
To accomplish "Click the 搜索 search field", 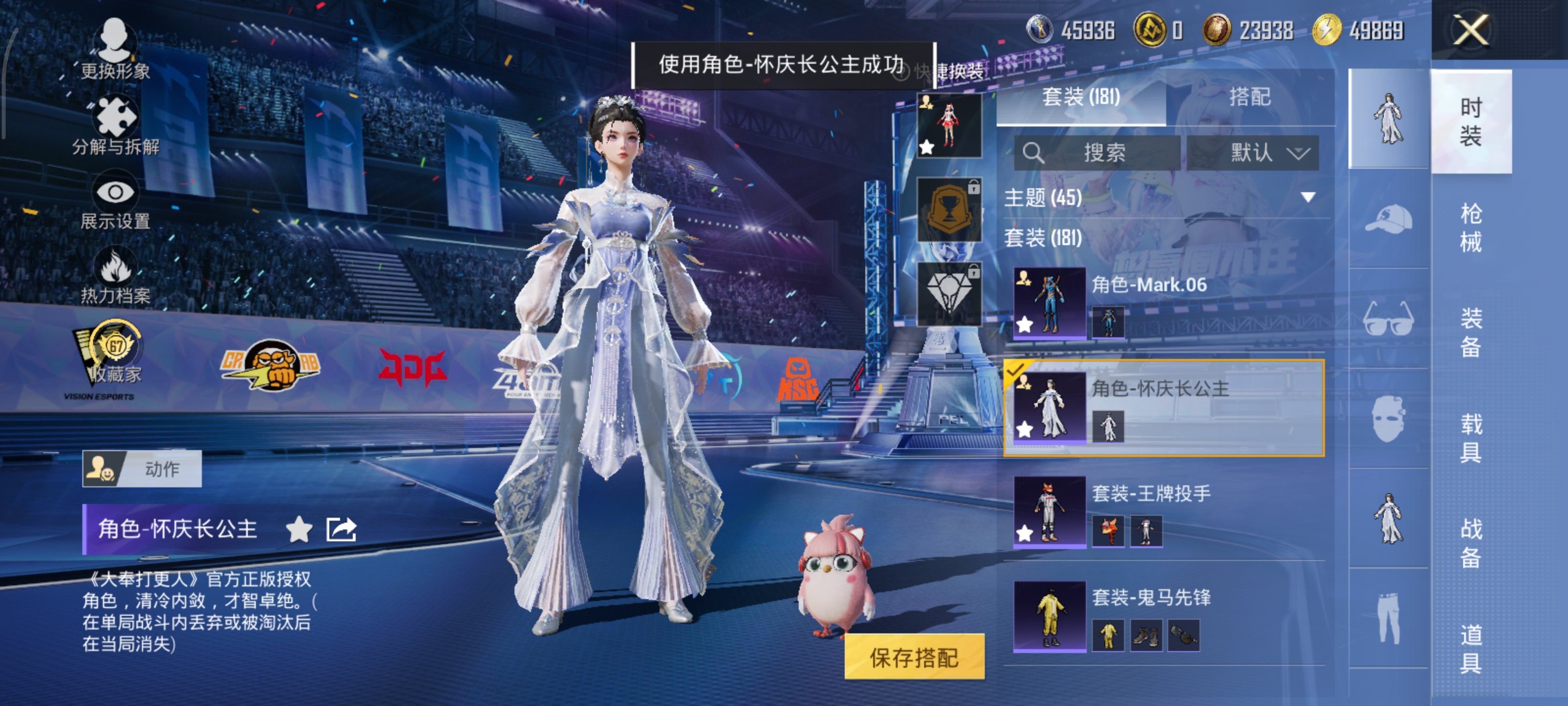I will [x=1097, y=152].
